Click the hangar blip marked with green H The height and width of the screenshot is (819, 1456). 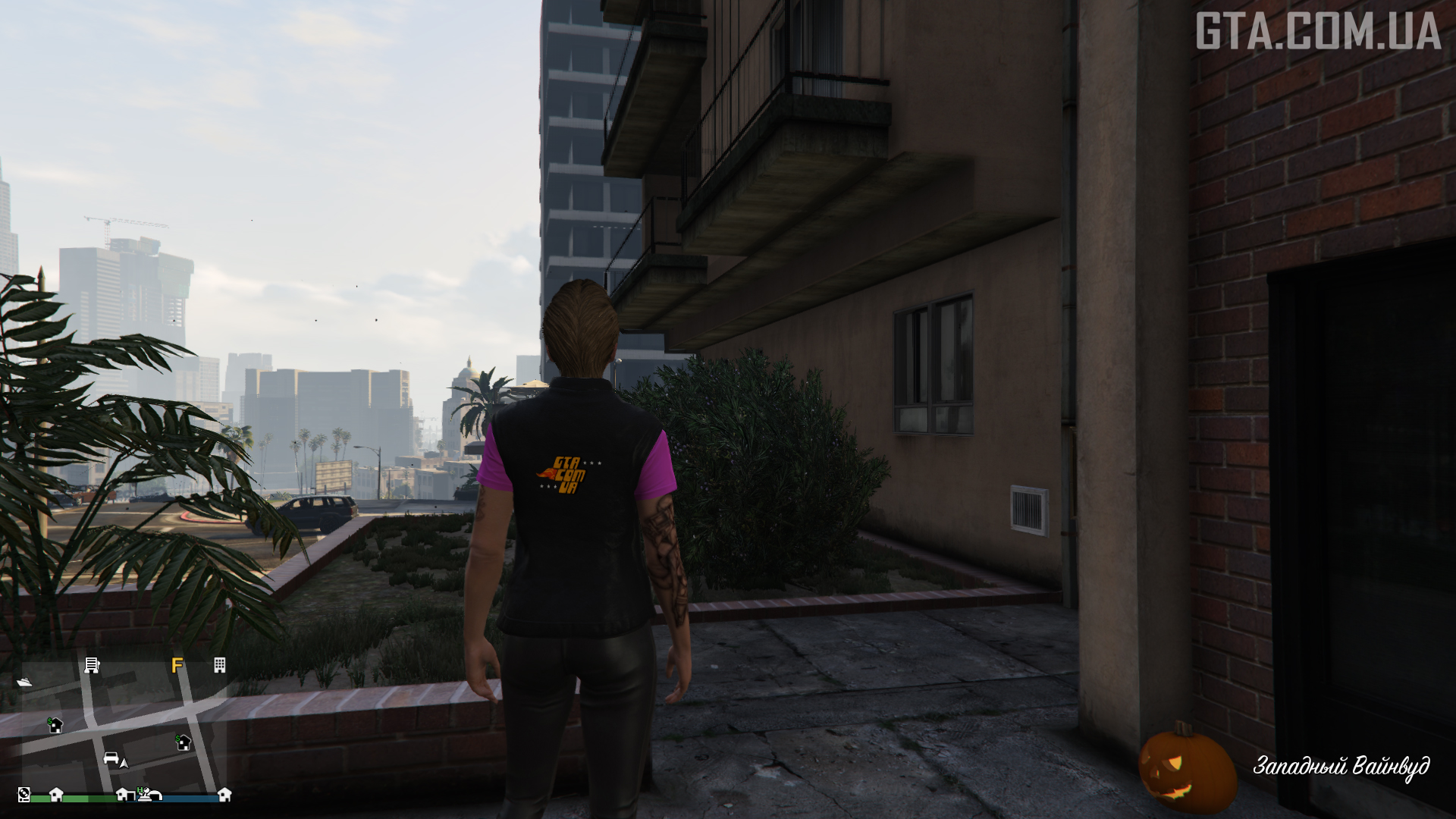pyautogui.click(x=149, y=794)
